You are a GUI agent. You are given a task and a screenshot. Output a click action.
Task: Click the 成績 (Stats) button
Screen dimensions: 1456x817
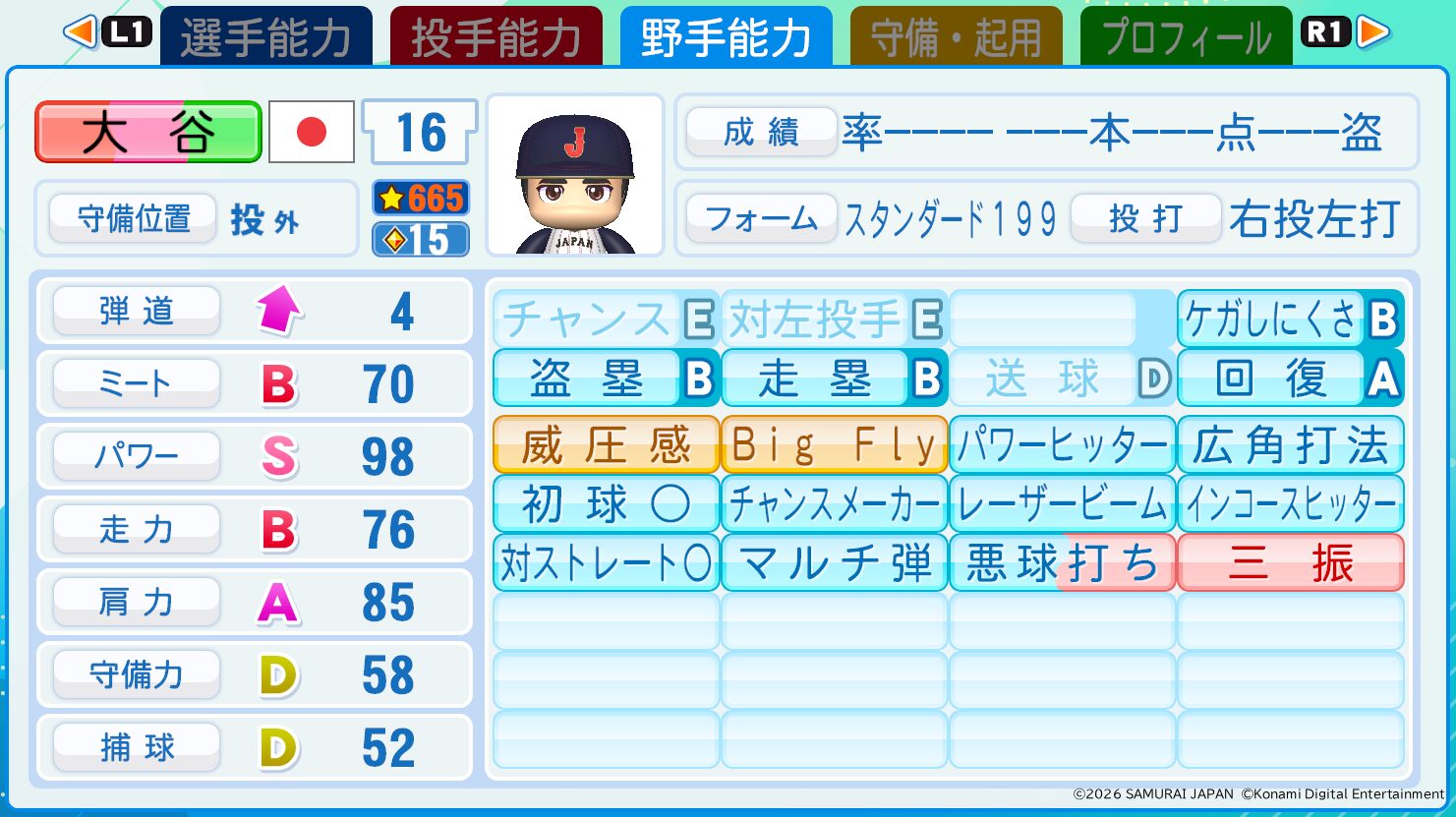[x=760, y=133]
